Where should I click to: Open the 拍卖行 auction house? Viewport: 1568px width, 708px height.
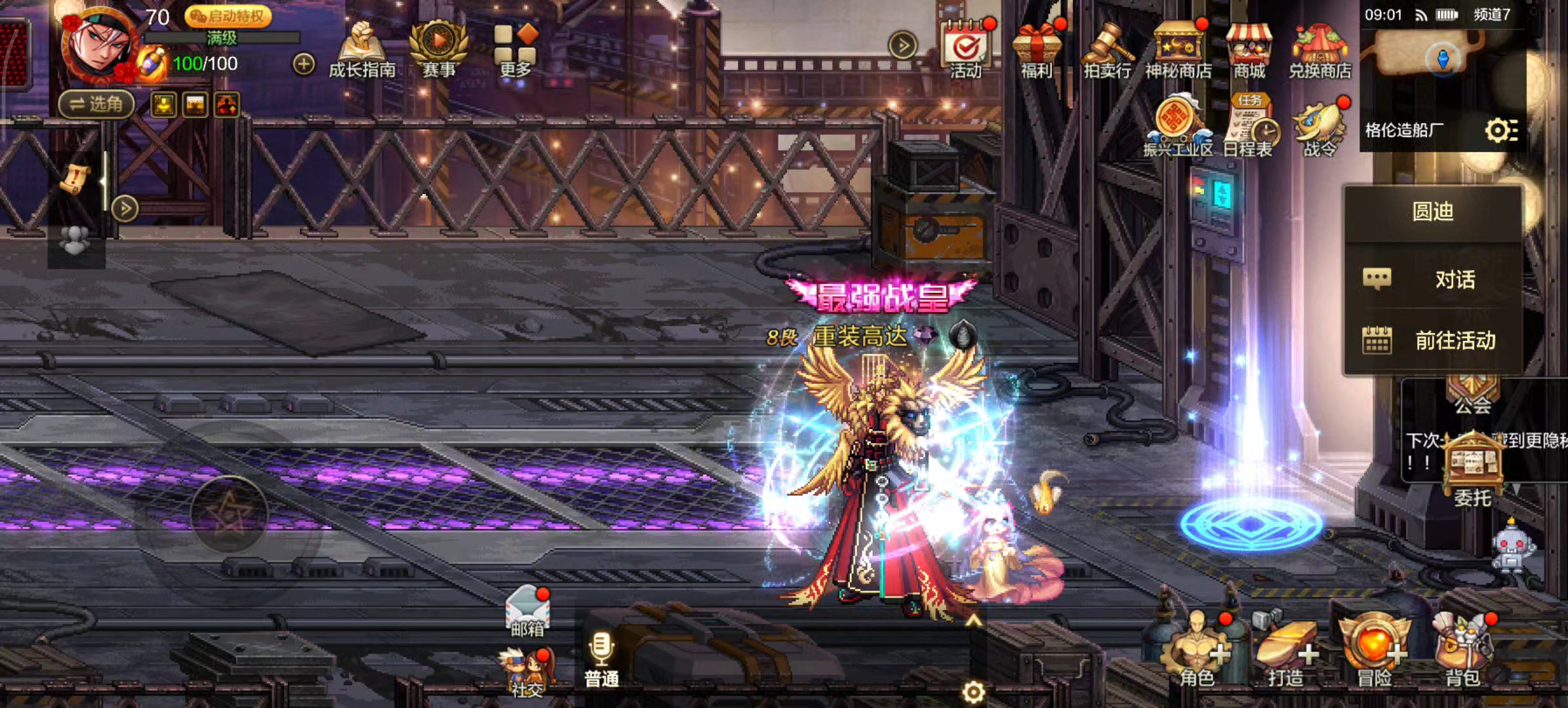(x=1108, y=50)
